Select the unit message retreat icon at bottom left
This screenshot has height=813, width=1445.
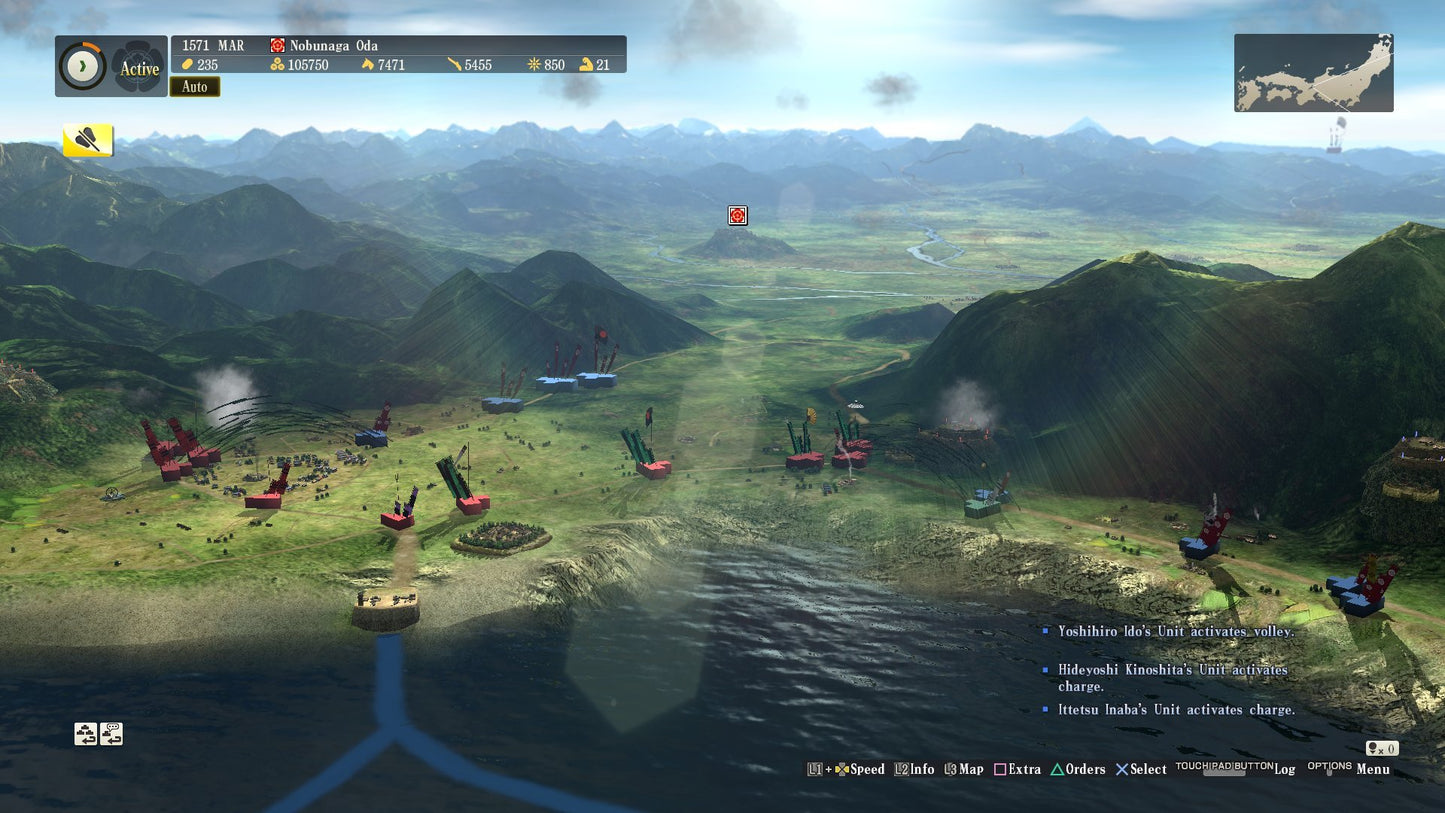(111, 734)
